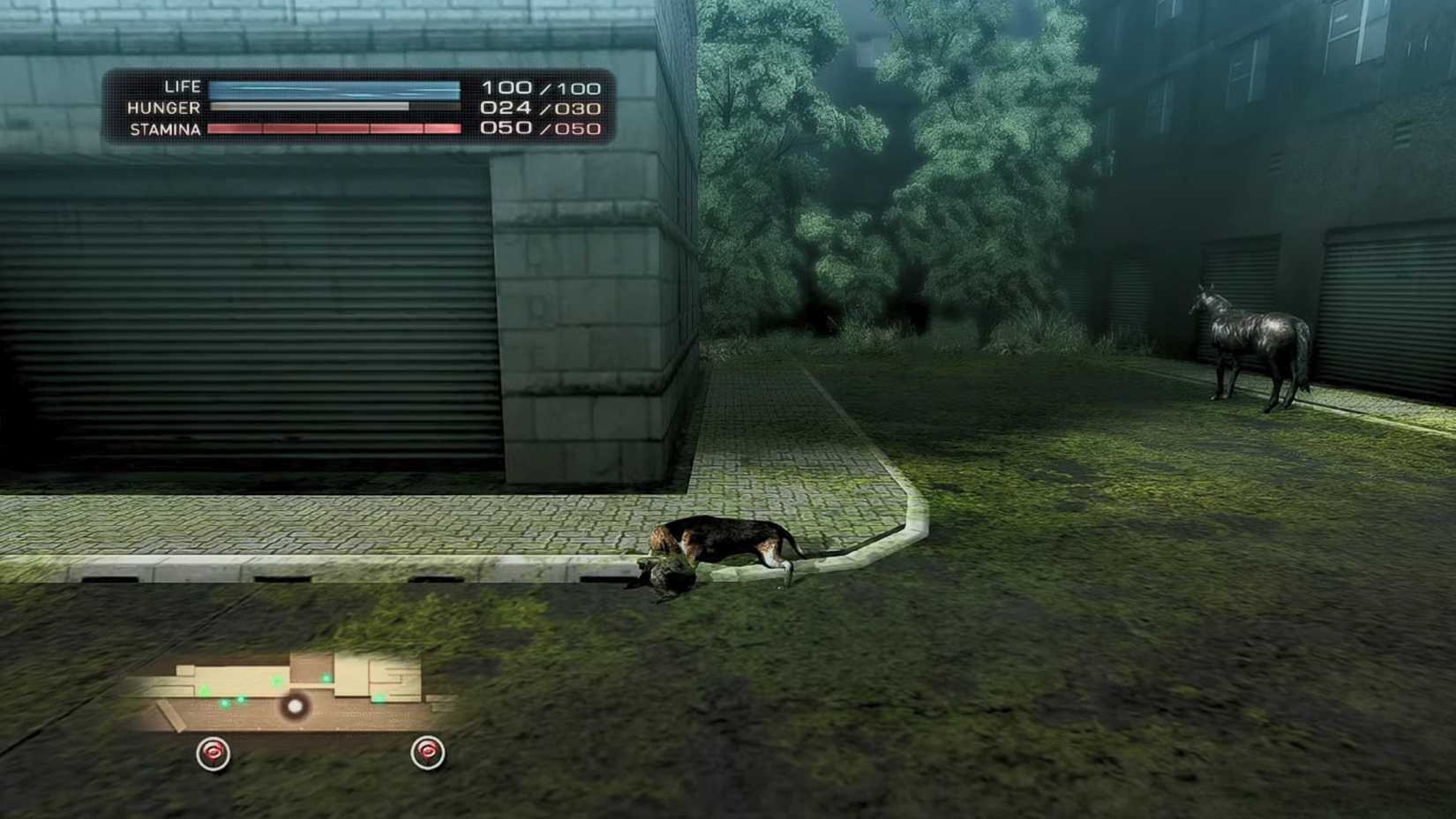Click the left red marker icon below the minimap
This screenshot has height=819, width=1456.
(x=214, y=752)
